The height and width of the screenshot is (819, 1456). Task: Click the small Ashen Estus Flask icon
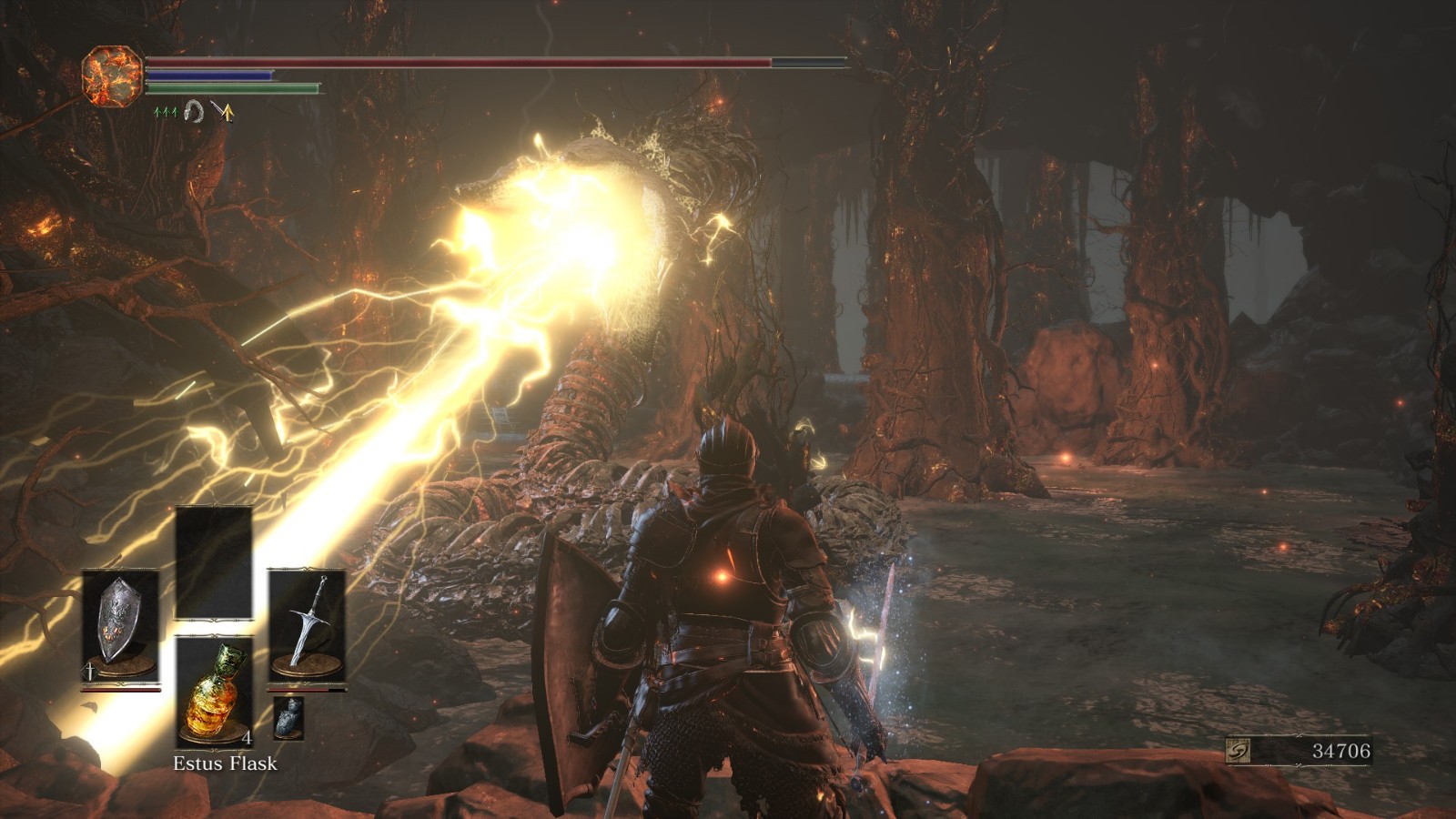(288, 719)
